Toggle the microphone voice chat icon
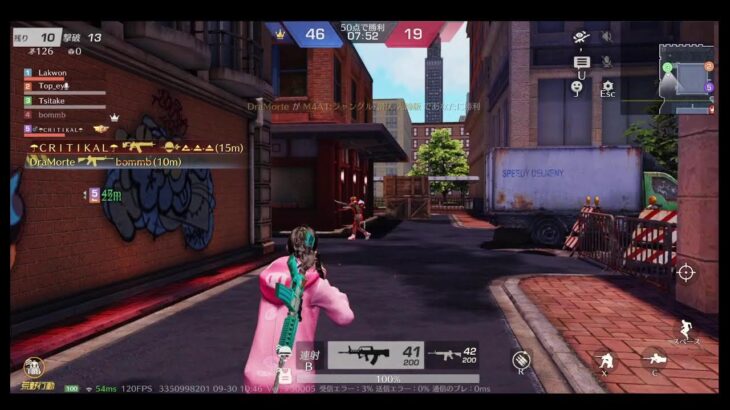The image size is (730, 410). tap(606, 62)
